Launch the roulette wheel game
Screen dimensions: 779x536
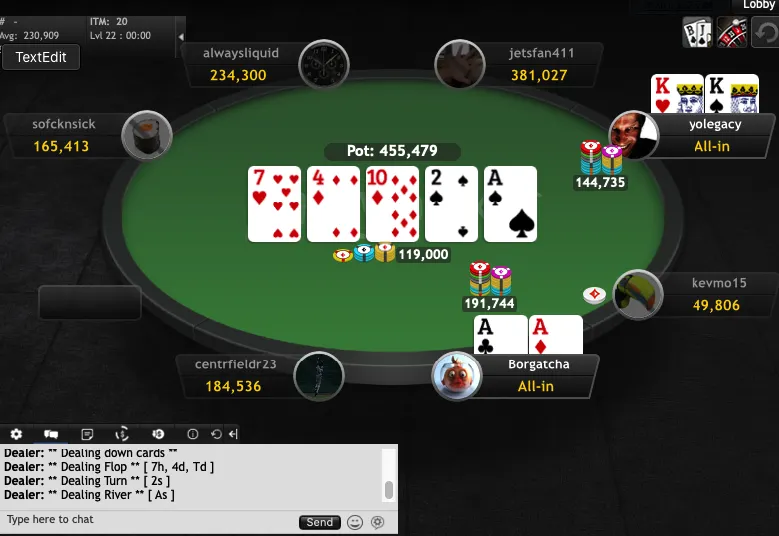(x=733, y=32)
